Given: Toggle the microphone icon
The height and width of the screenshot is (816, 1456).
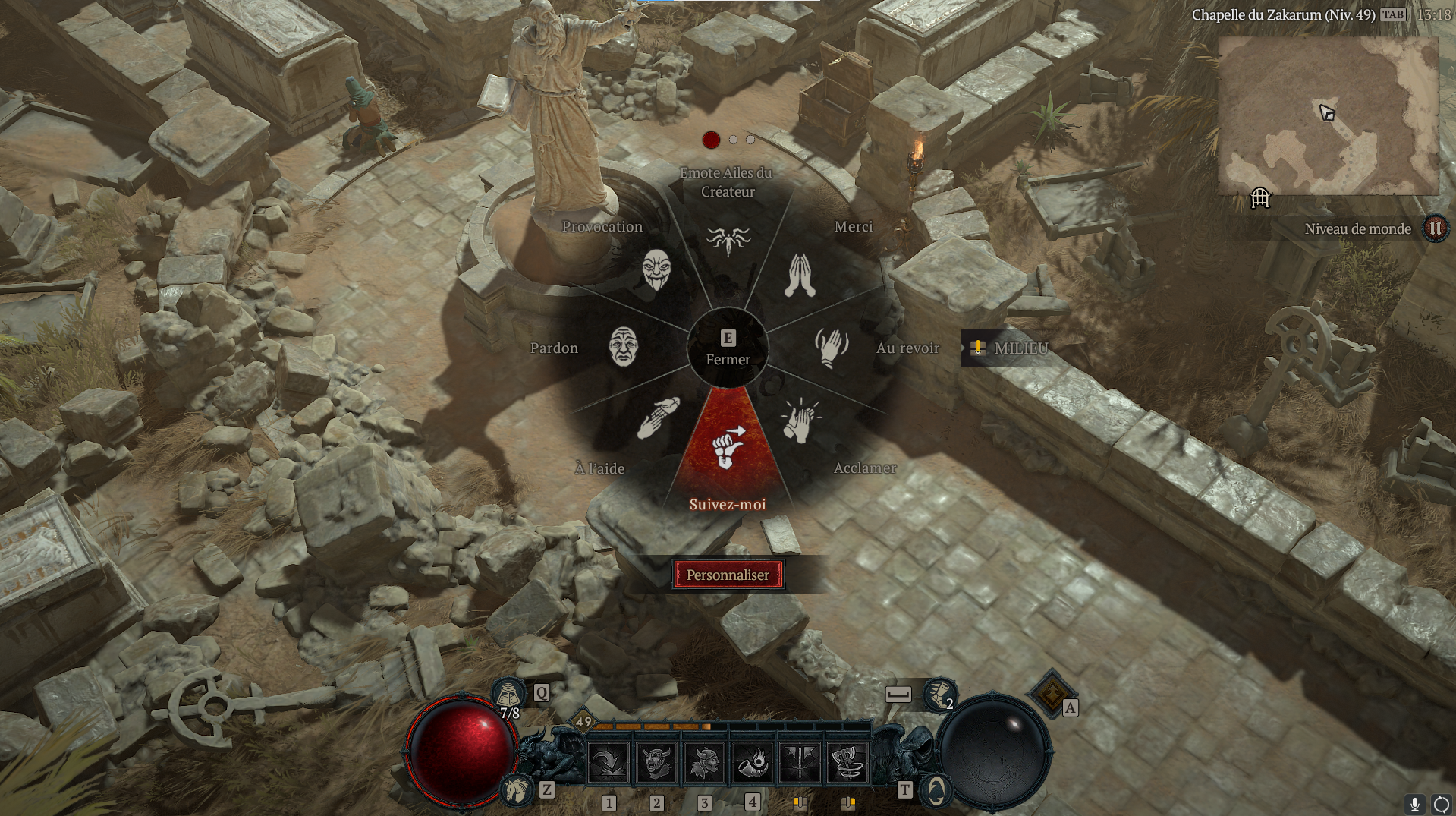Looking at the screenshot, I should 1414,804.
